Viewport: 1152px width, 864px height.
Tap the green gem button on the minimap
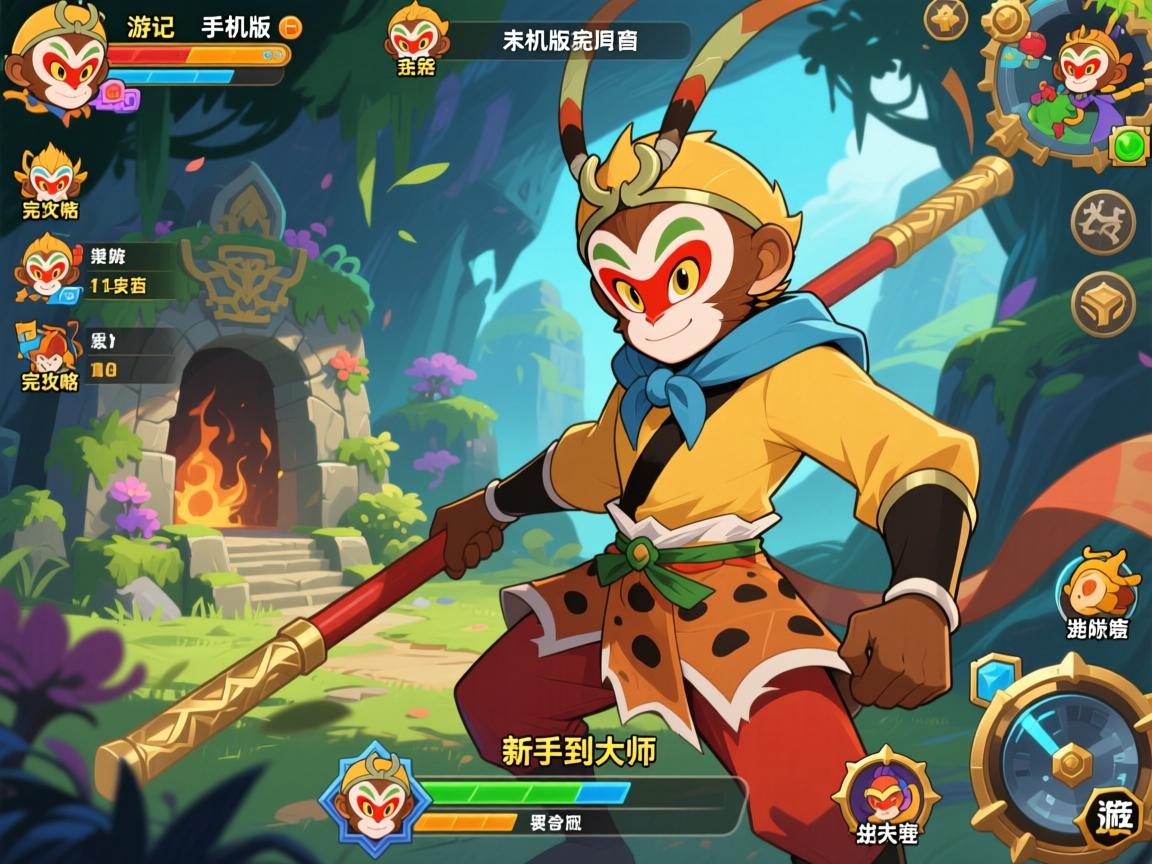pyautogui.click(x=1130, y=146)
